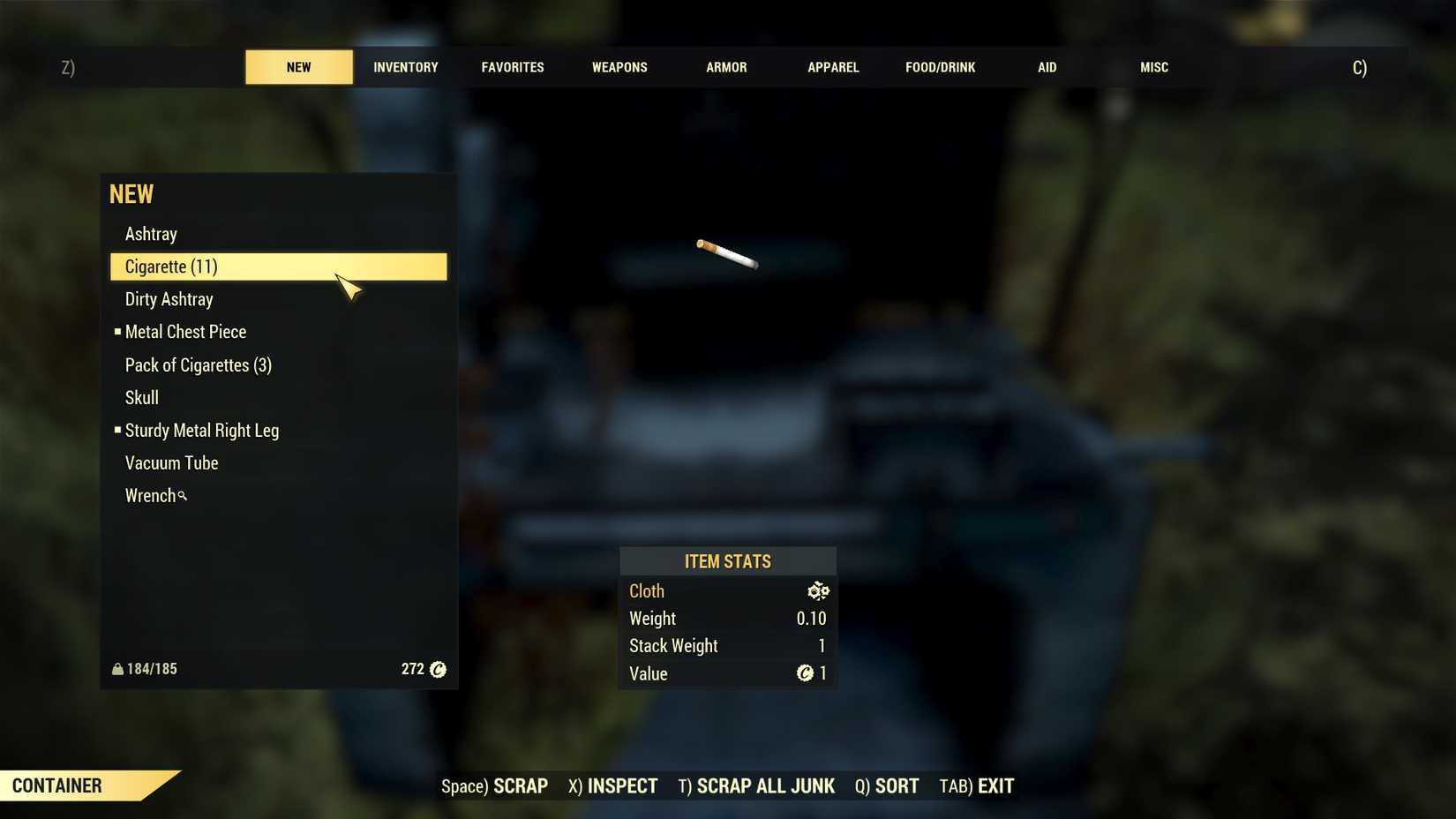Select Pack of Cigarettes in the list

coord(199,364)
